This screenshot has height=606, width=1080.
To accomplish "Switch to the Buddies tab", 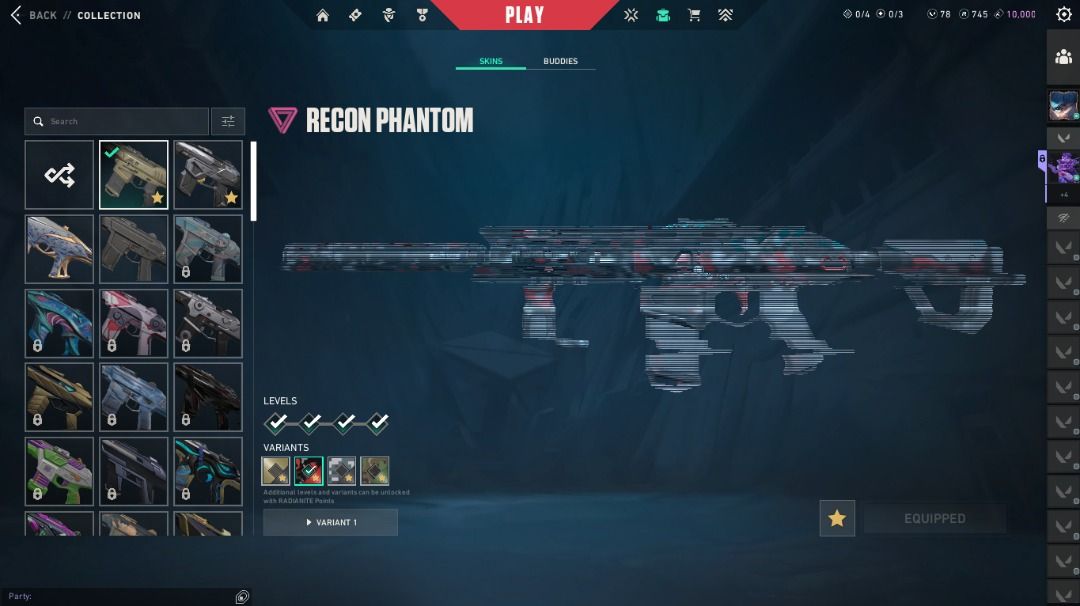I will point(560,61).
